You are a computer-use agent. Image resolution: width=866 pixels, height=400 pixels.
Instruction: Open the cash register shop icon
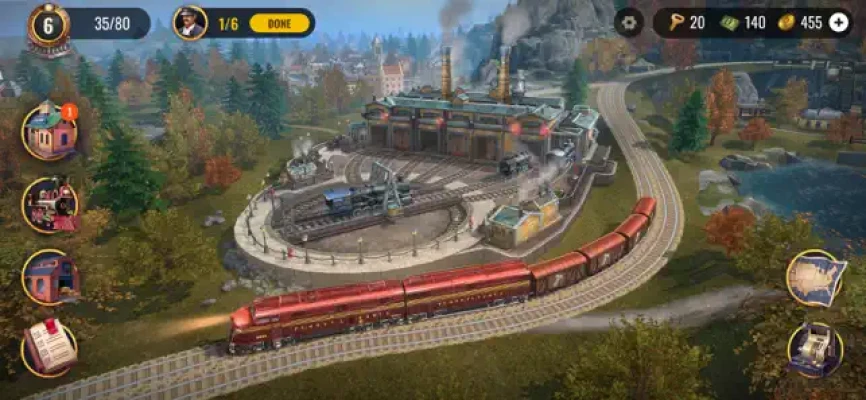point(815,349)
